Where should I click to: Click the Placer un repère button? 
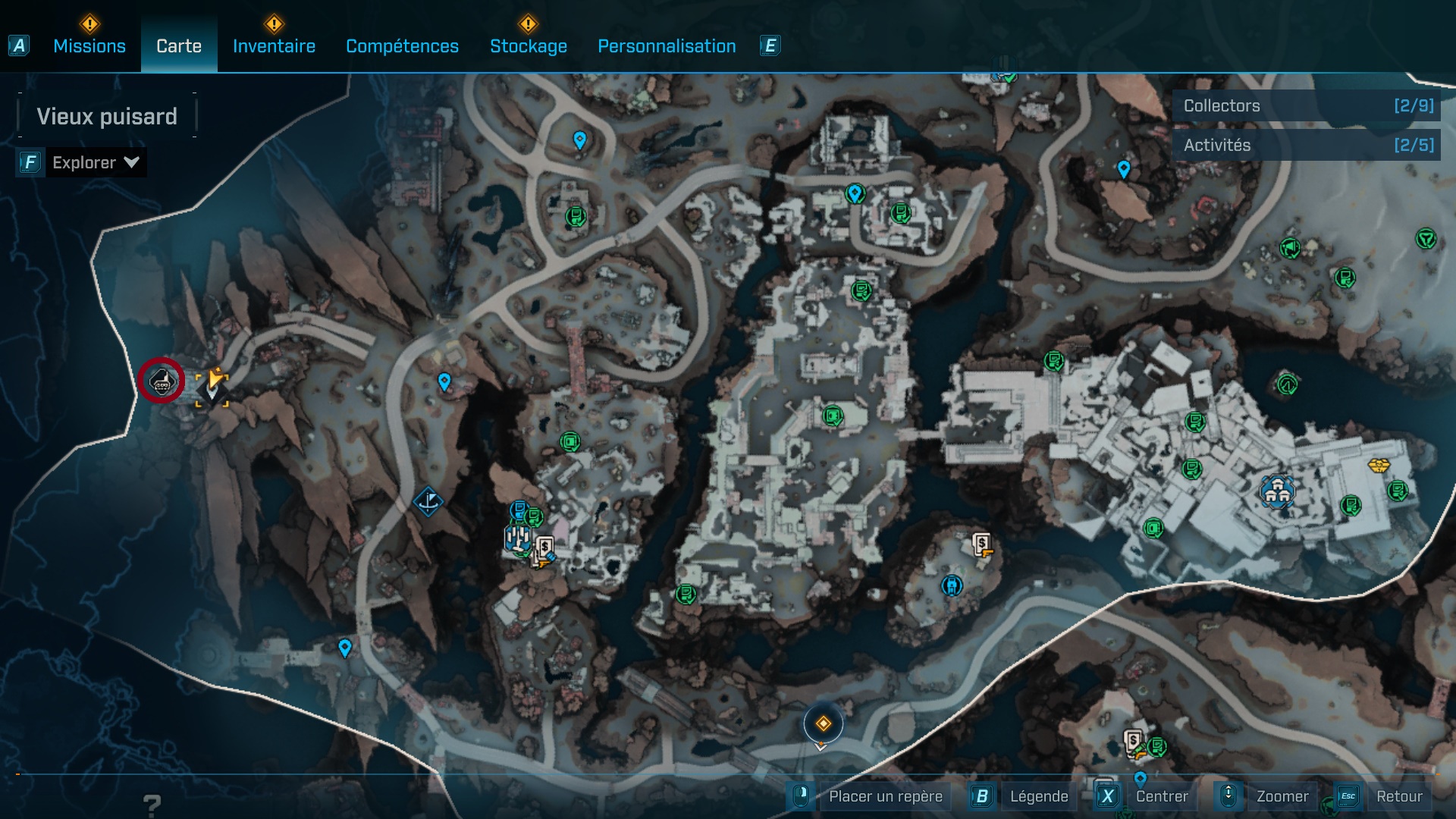(x=884, y=796)
